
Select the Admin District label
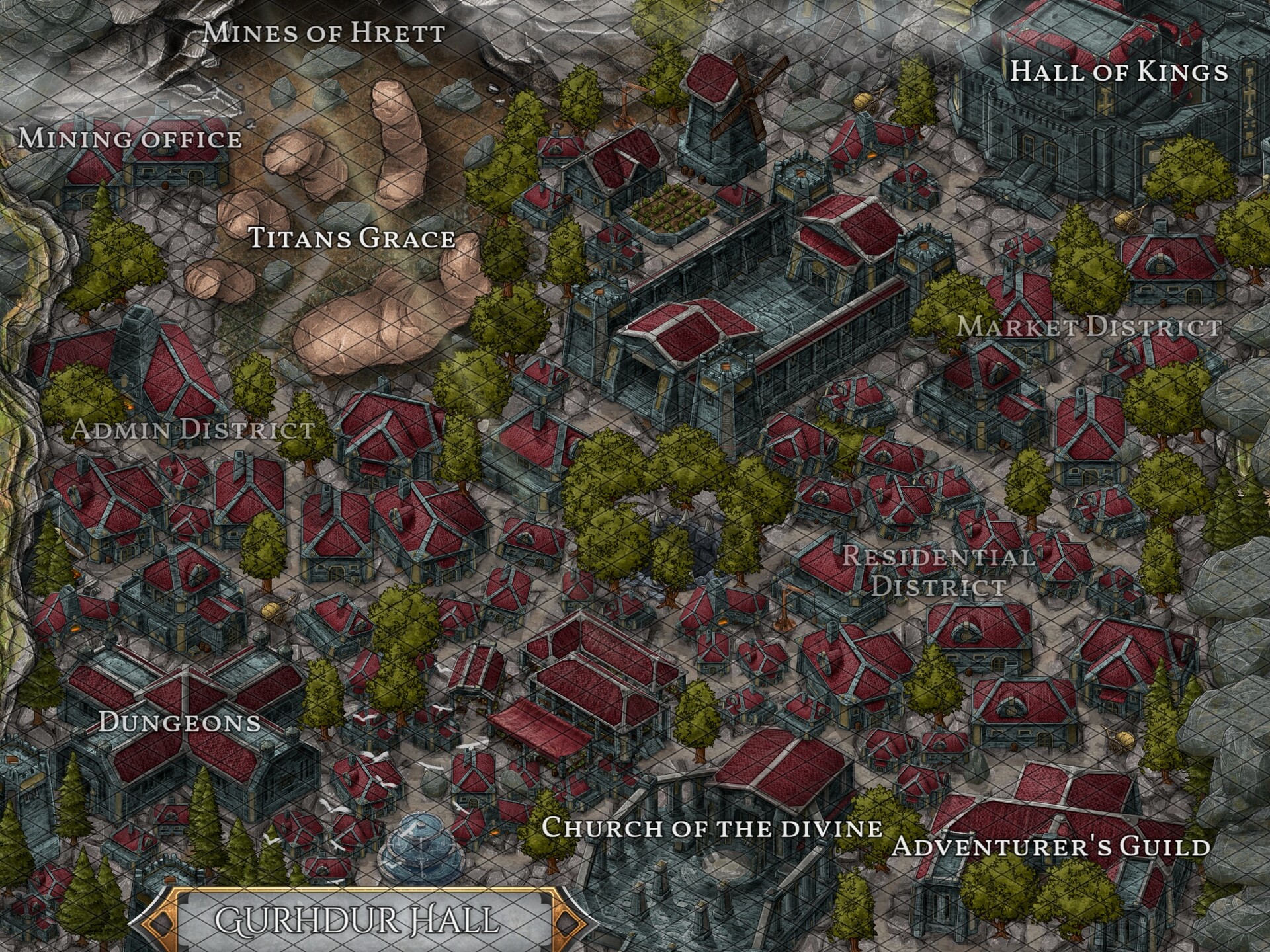192,429
